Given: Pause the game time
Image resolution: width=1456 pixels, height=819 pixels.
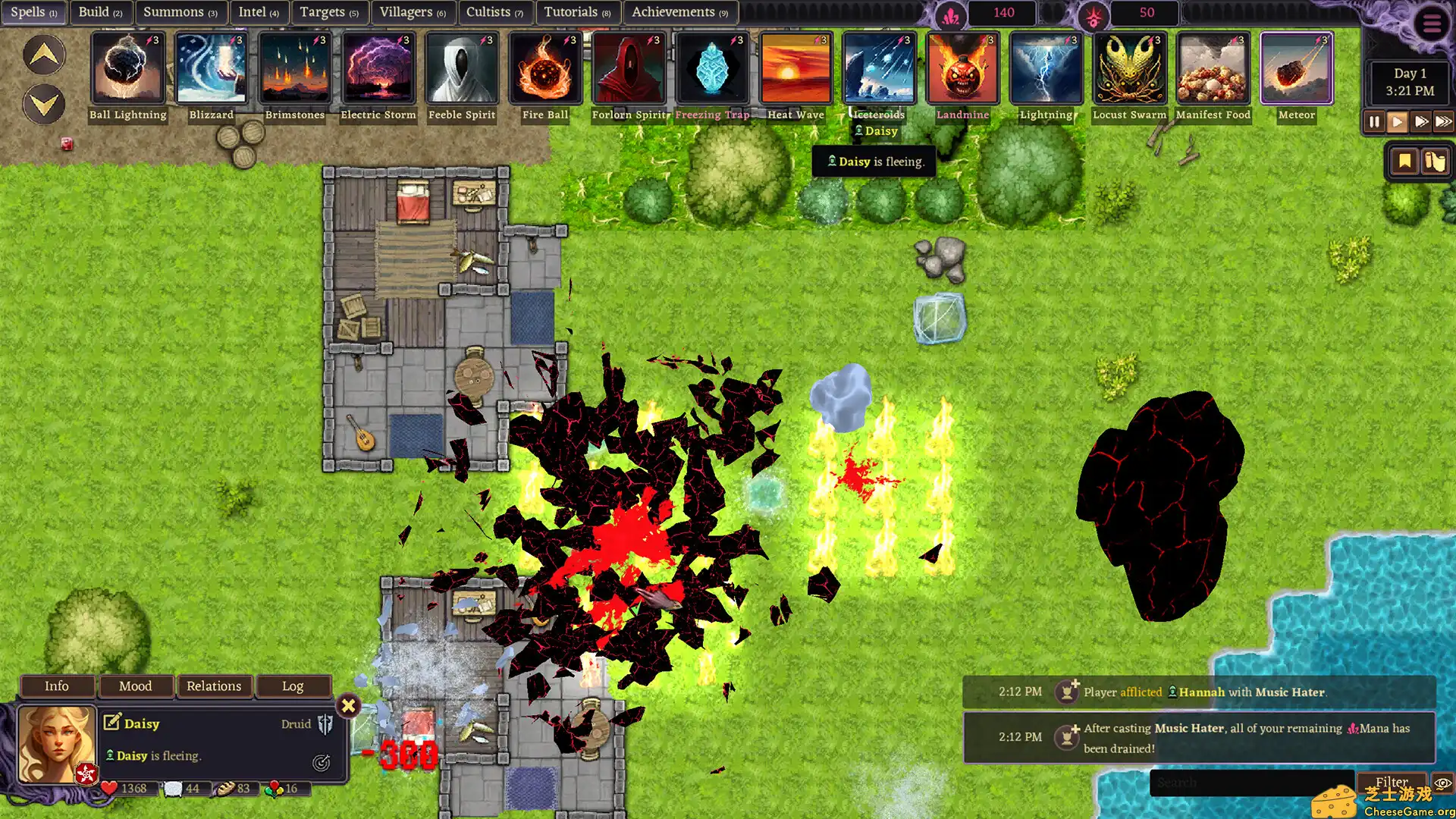Looking at the screenshot, I should (1374, 121).
